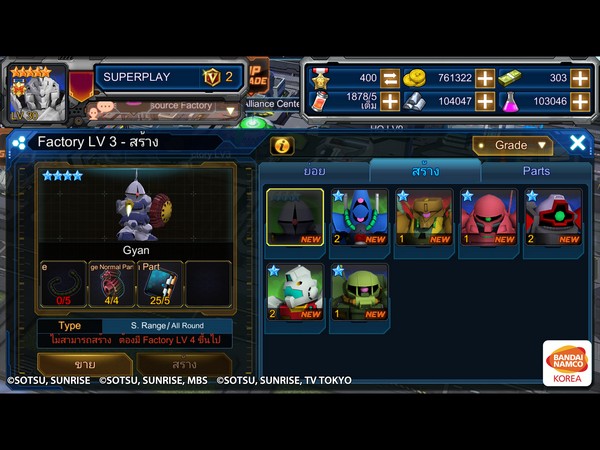Click the medal exchange arrows button
Image resolution: width=600 pixels, height=450 pixels.
point(390,78)
